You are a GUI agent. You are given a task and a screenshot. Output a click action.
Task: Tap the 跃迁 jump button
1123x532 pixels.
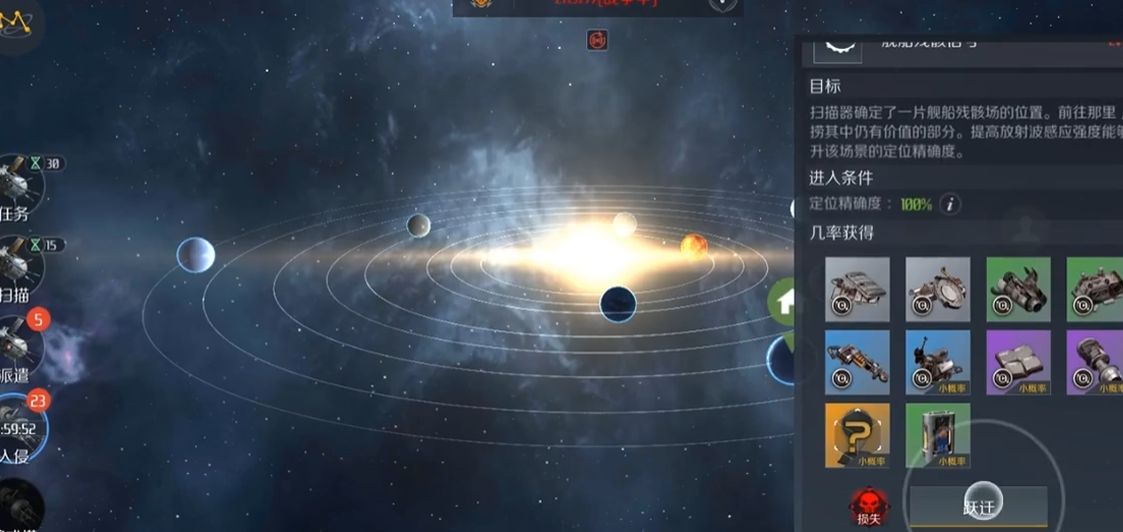[979, 507]
